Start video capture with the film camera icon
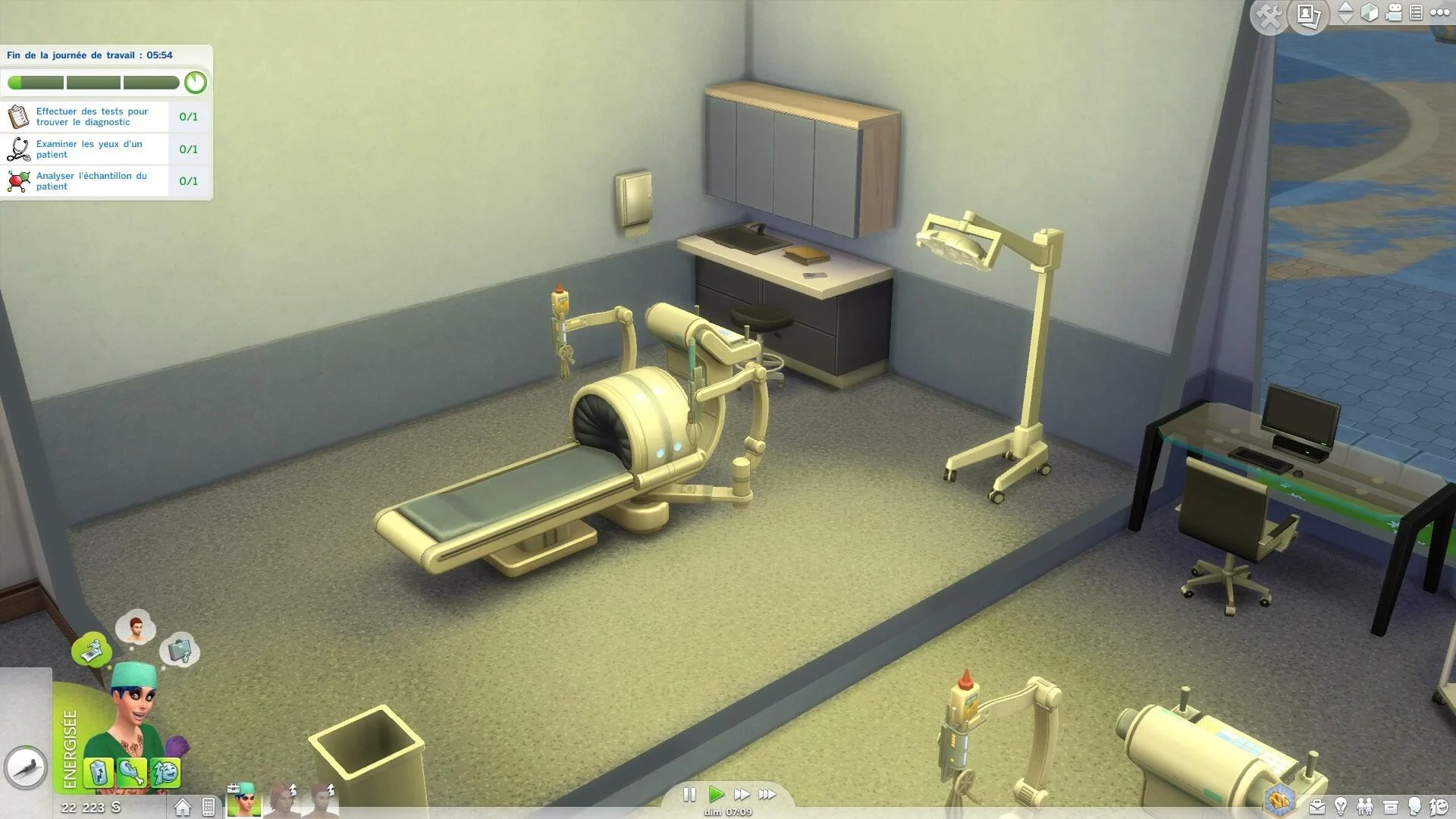Screen dimensions: 1456x819 [1394, 12]
